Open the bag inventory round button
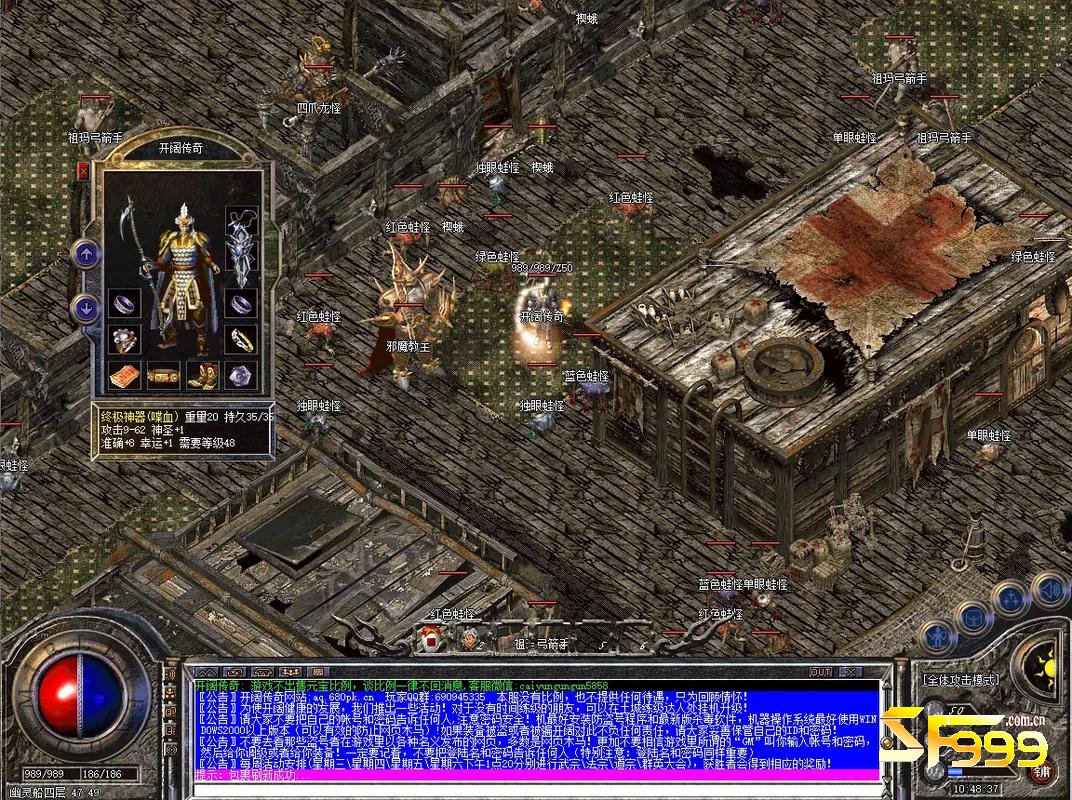Viewport: 1072px width, 800px height. pos(972,617)
